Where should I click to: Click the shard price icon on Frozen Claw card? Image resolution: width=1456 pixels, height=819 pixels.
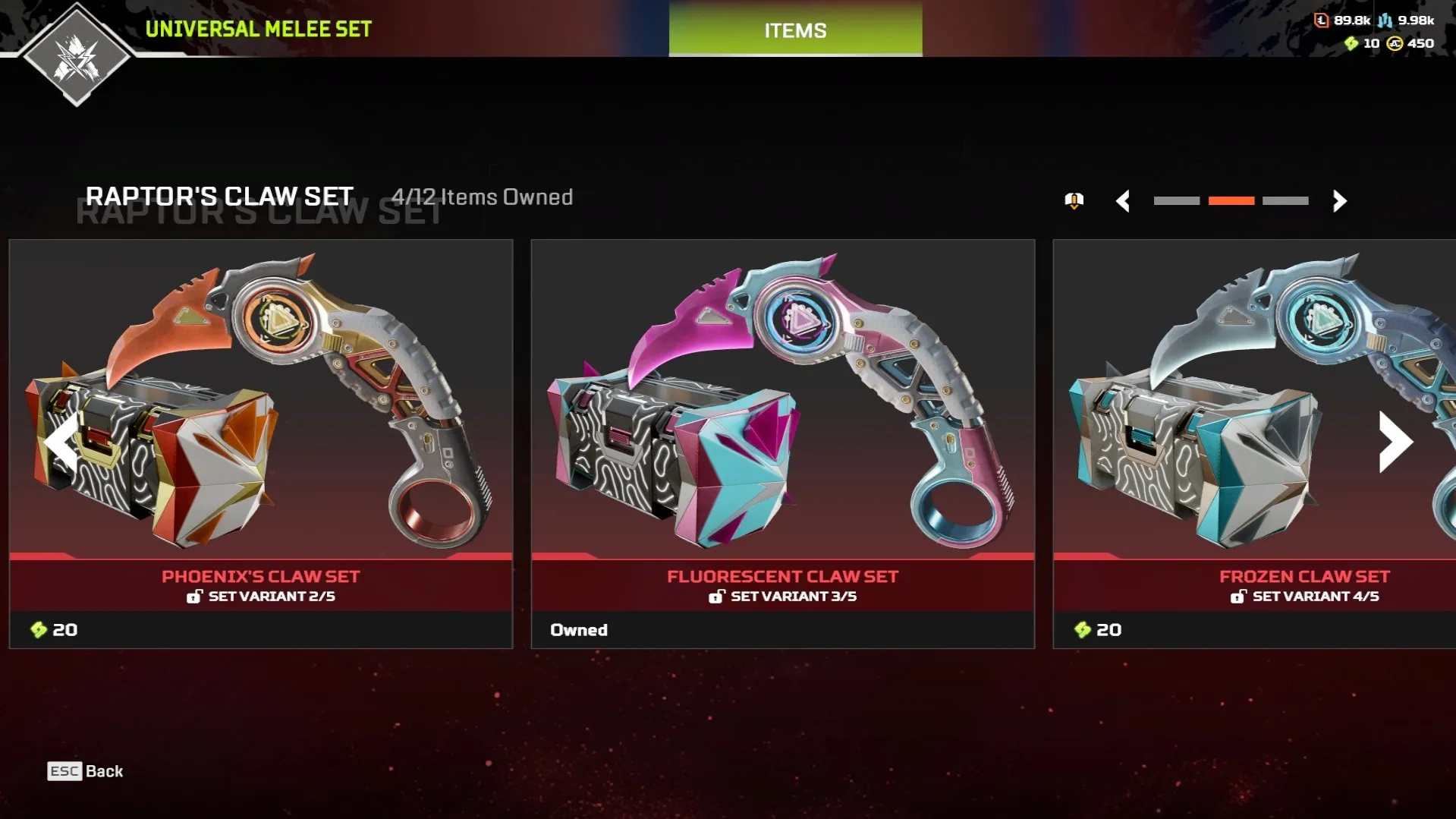coord(1080,629)
